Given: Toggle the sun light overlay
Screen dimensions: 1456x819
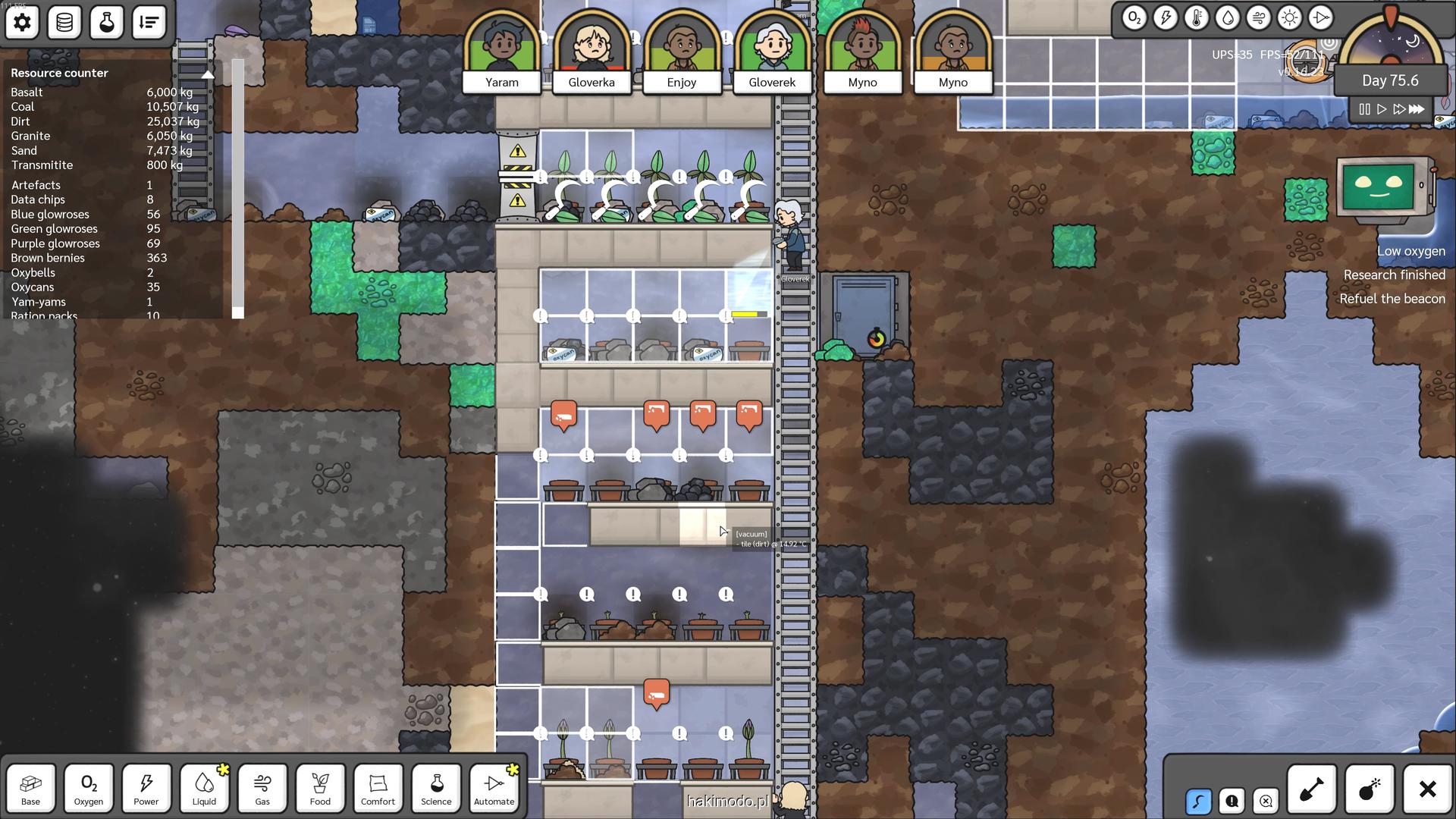Looking at the screenshot, I should (x=1289, y=17).
